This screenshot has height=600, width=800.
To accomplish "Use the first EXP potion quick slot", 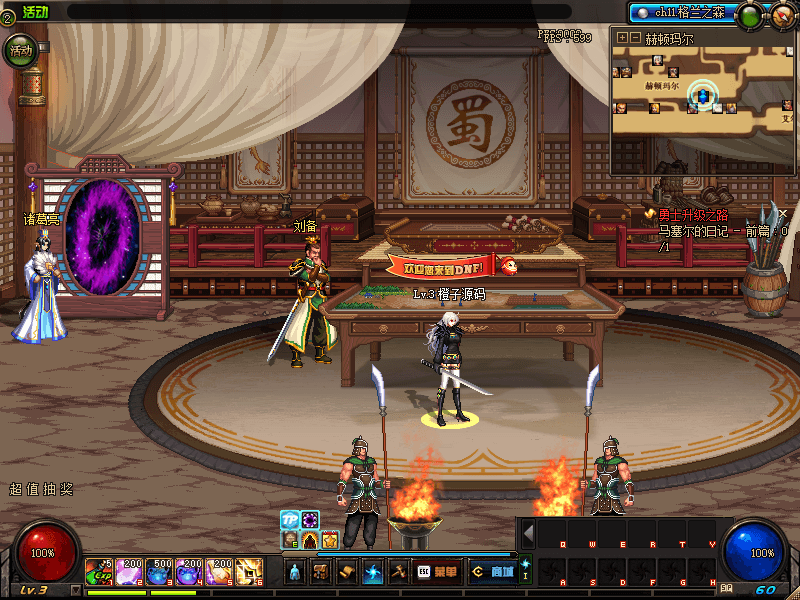I will click(99, 571).
